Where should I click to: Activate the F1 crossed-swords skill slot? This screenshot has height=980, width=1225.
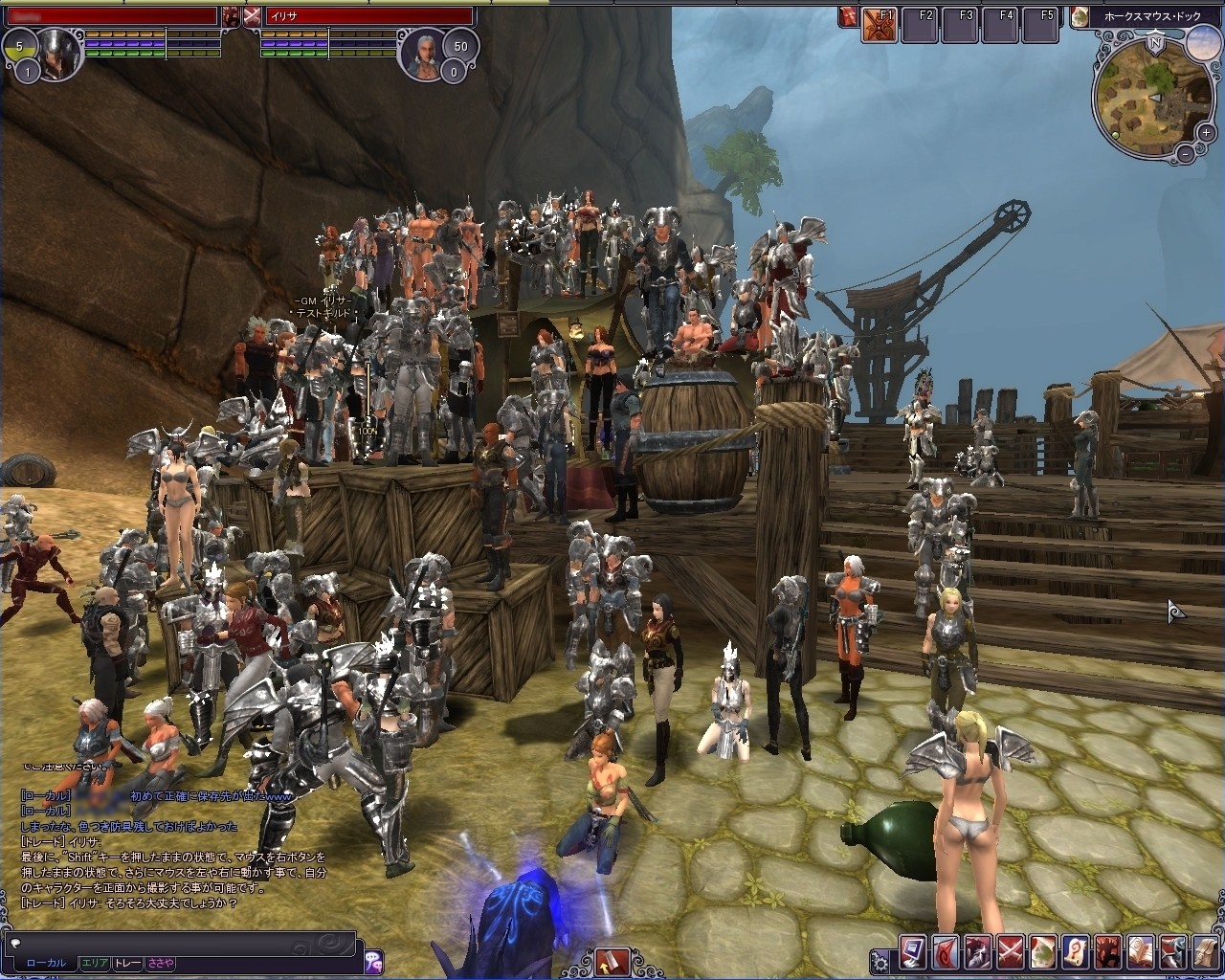coord(880,25)
